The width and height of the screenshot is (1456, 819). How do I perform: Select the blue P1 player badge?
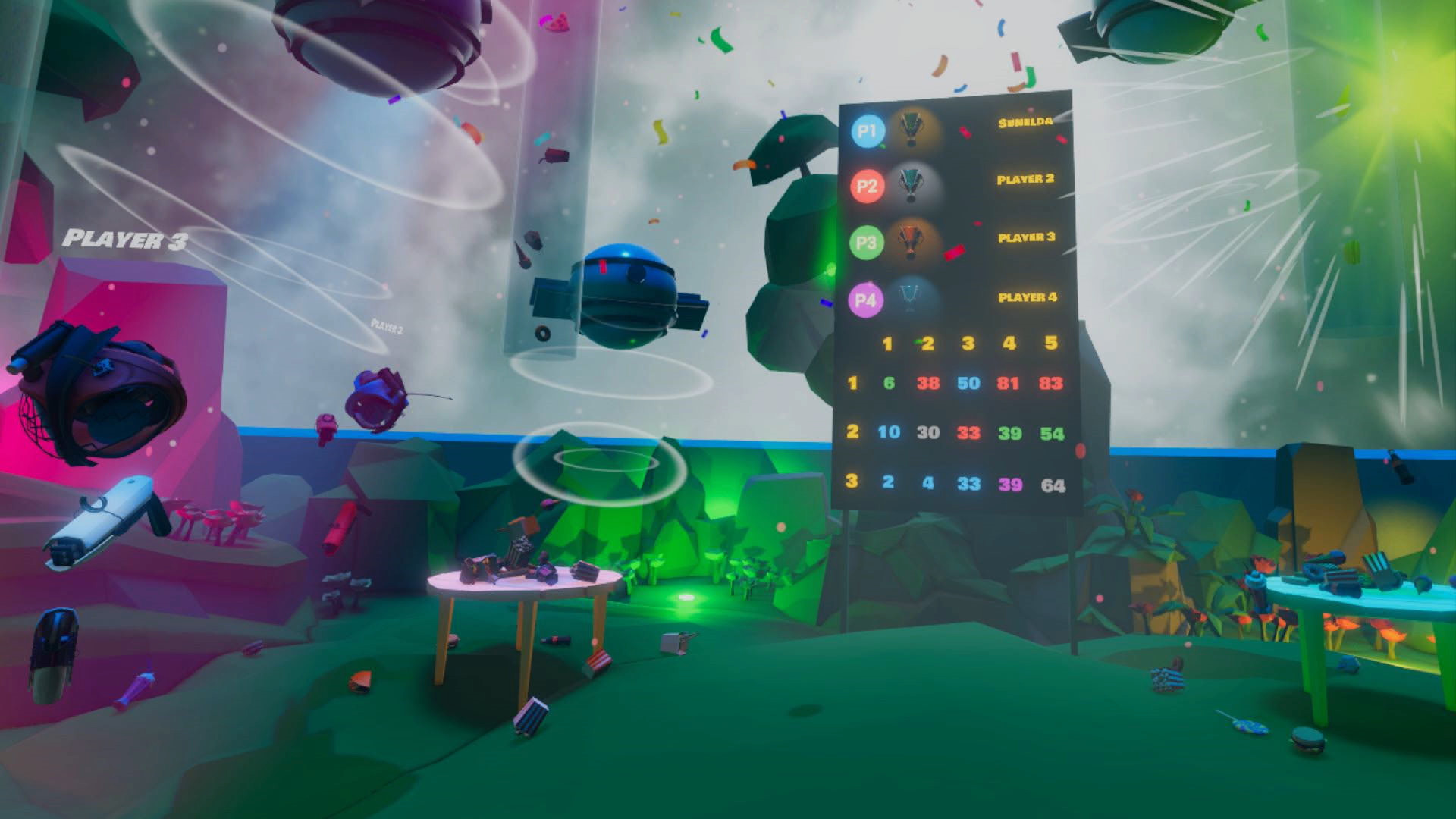(866, 130)
